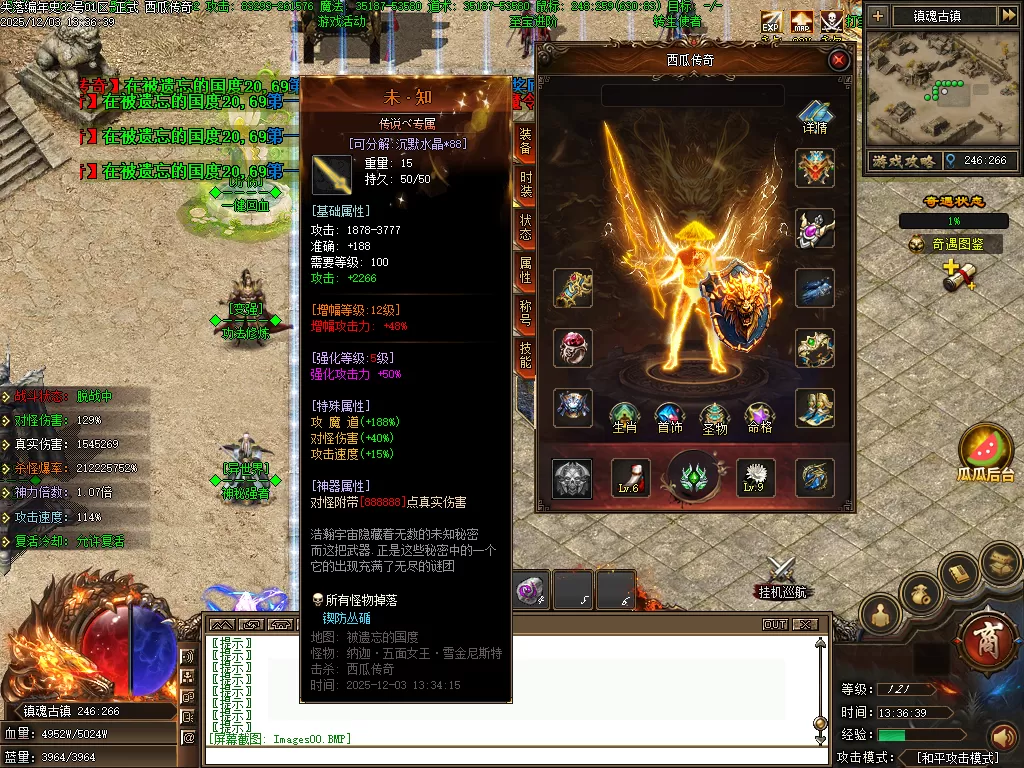Open the 属性 attributes tab
The image size is (1024, 768).
[x=526, y=270]
